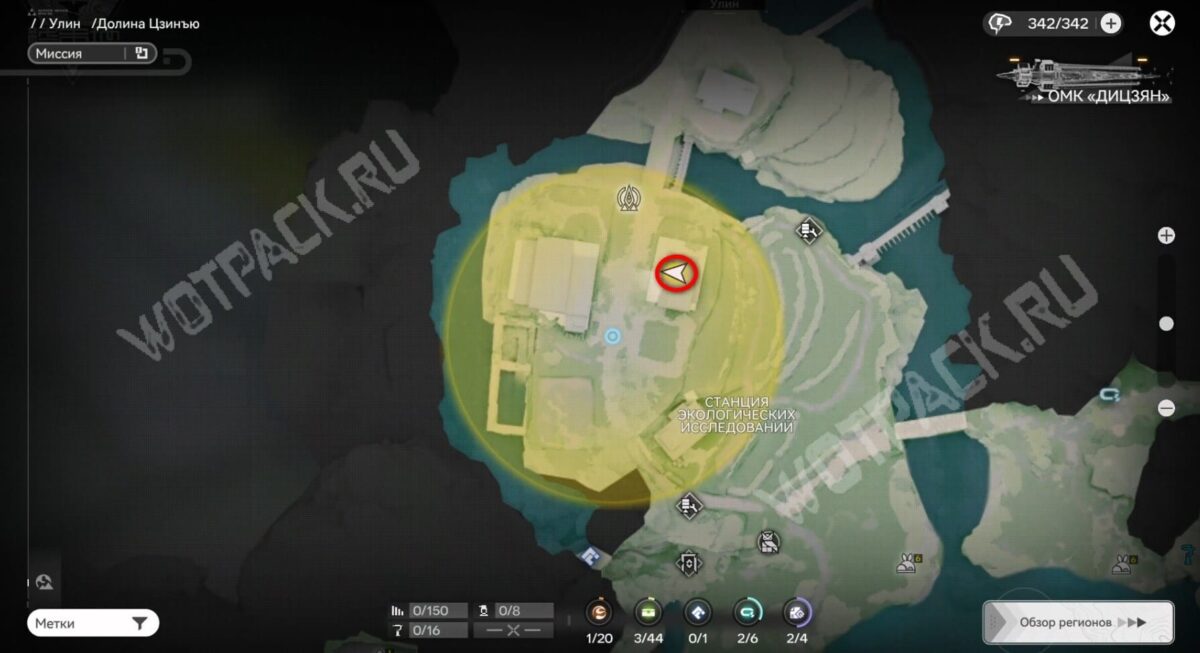Viewport: 1200px width, 653px height.
Task: Select the purple collectible counter 2/4
Action: point(796,613)
